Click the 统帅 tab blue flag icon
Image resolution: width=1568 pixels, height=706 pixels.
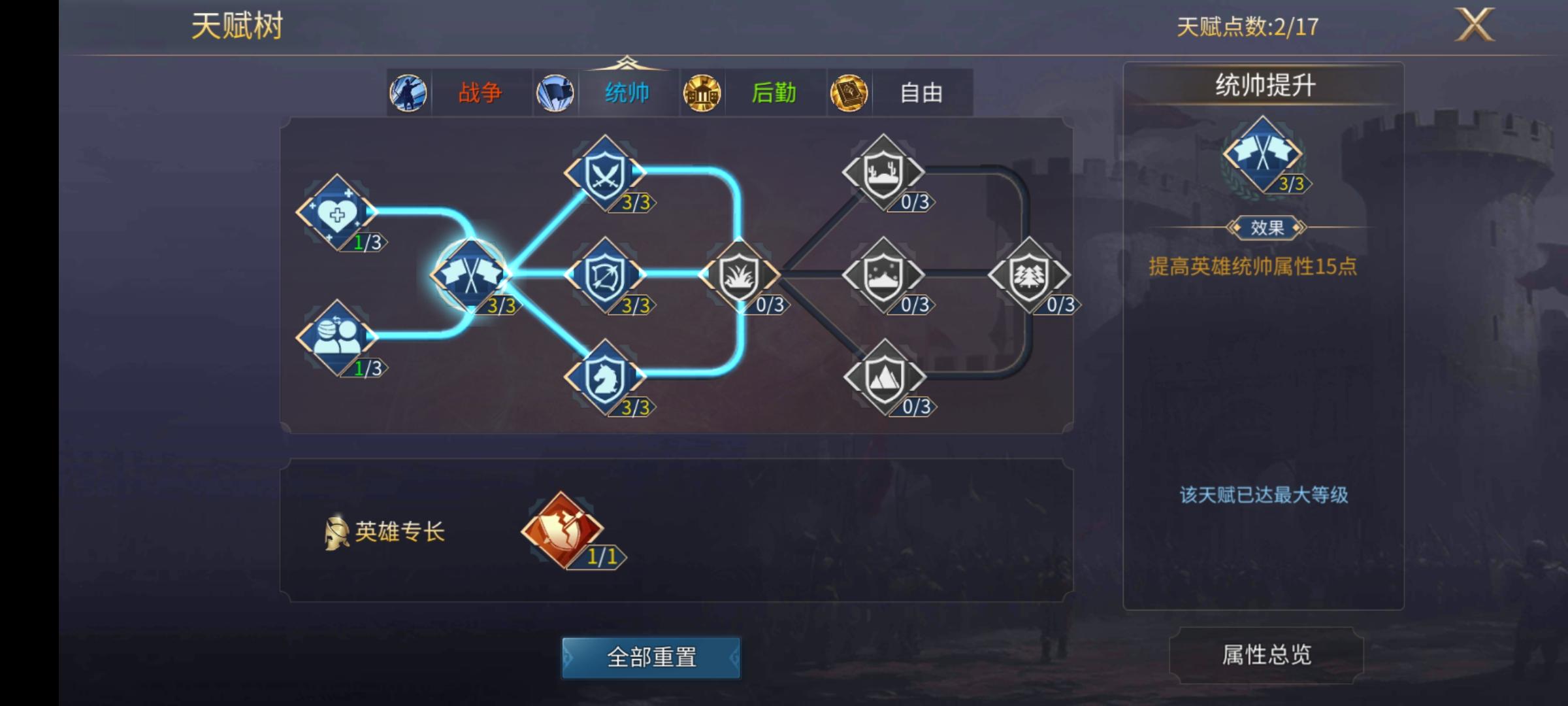[555, 92]
